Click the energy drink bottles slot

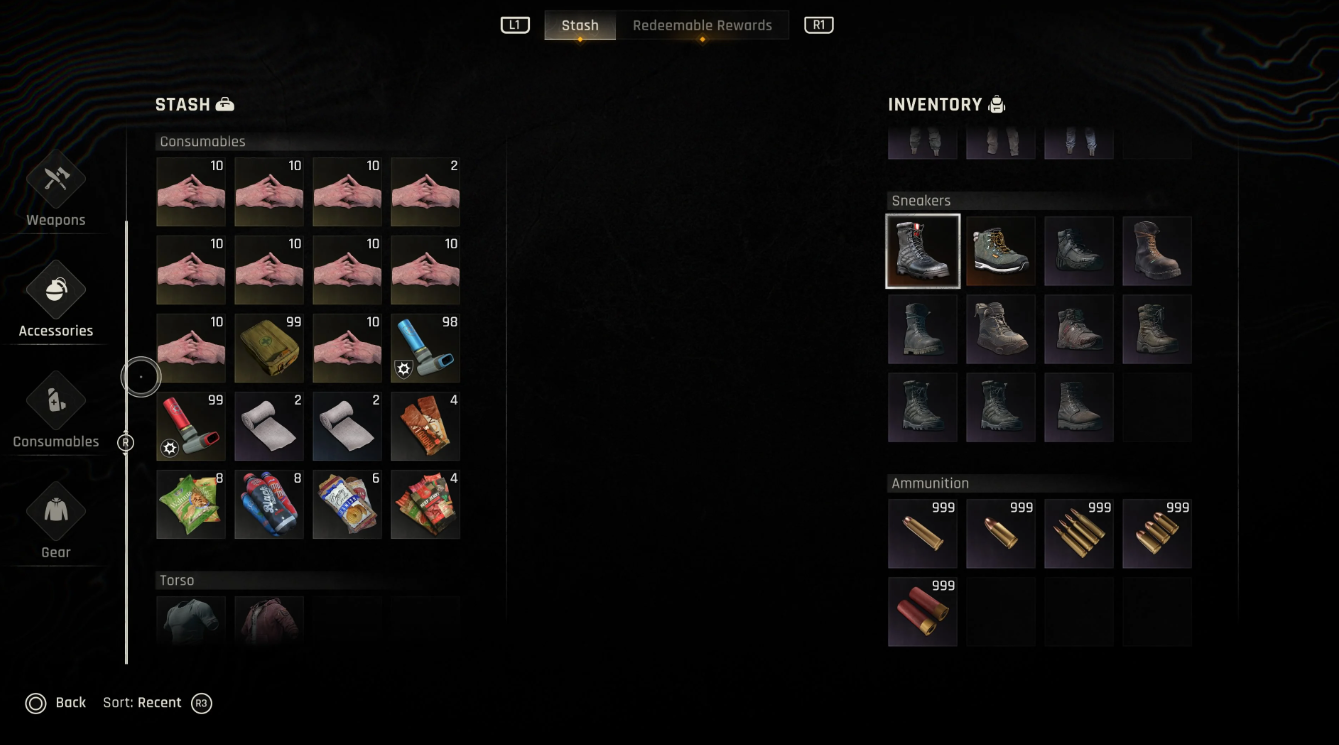269,505
